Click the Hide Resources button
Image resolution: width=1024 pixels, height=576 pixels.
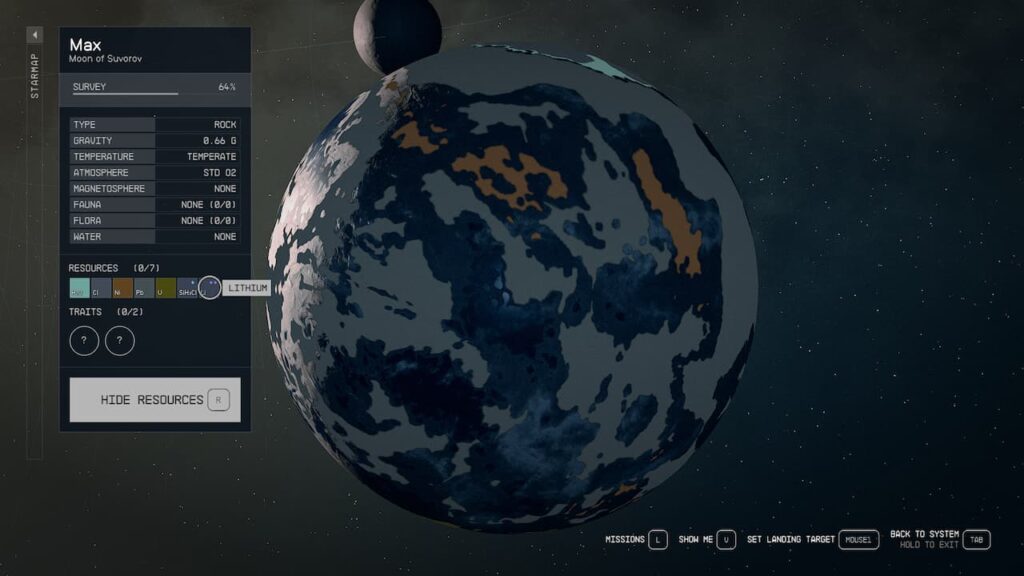click(155, 400)
